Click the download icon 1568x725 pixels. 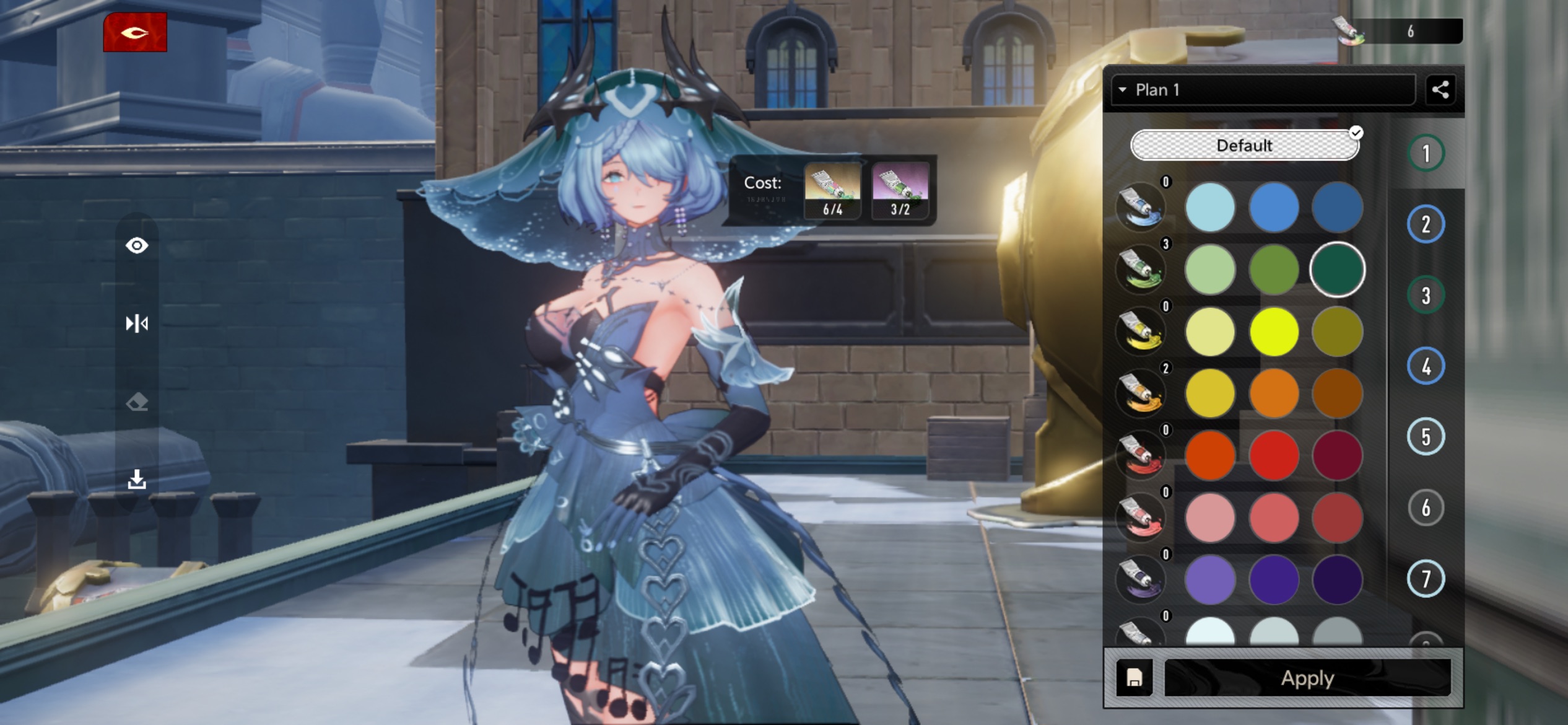[x=137, y=479]
